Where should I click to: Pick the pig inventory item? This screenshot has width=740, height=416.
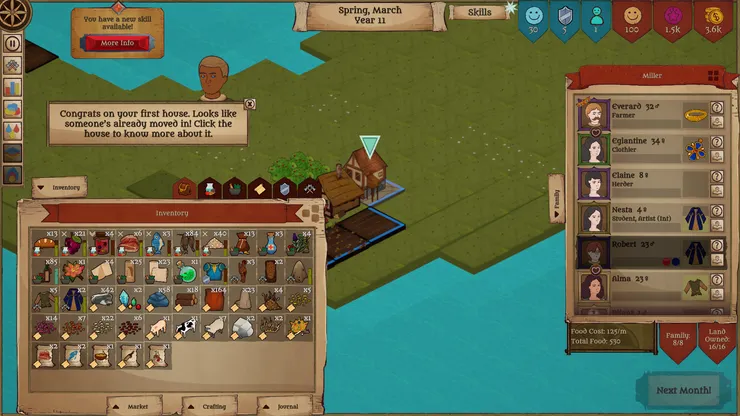[x=158, y=326]
